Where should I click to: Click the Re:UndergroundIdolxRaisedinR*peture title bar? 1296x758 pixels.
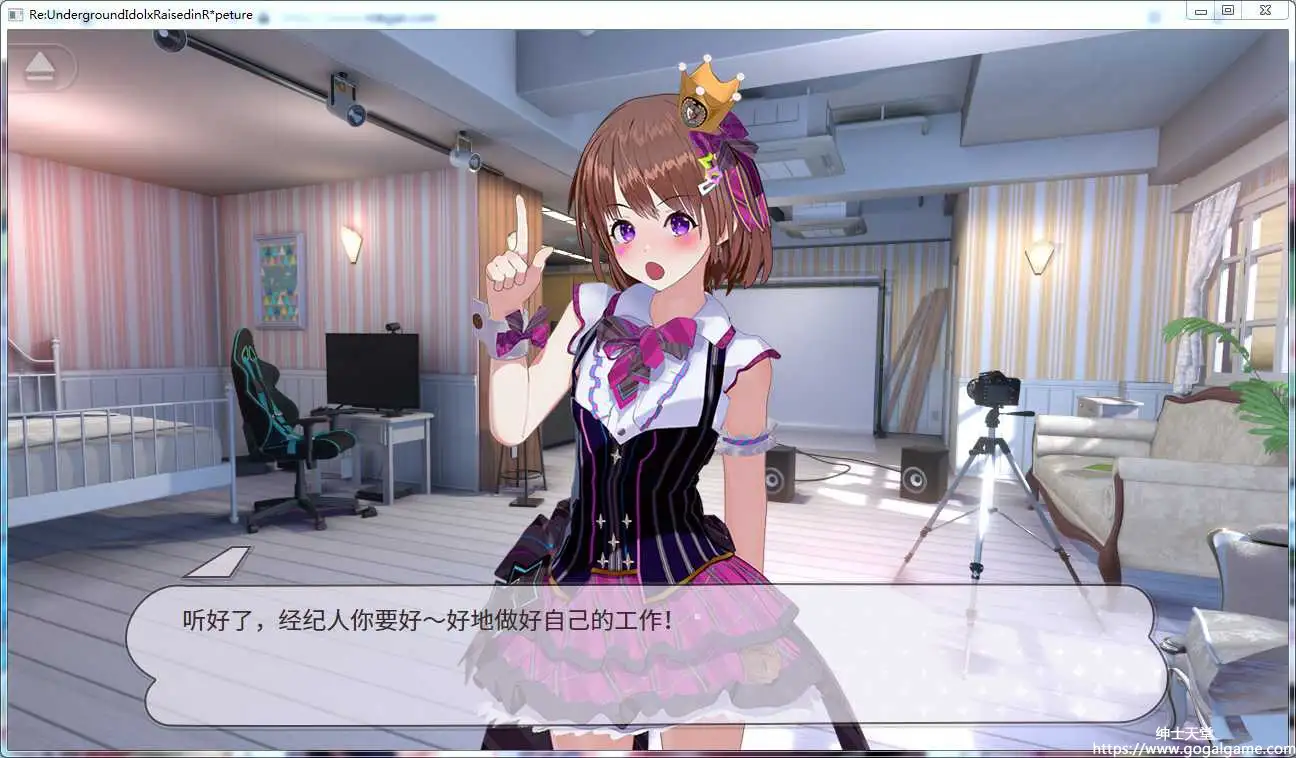click(140, 14)
